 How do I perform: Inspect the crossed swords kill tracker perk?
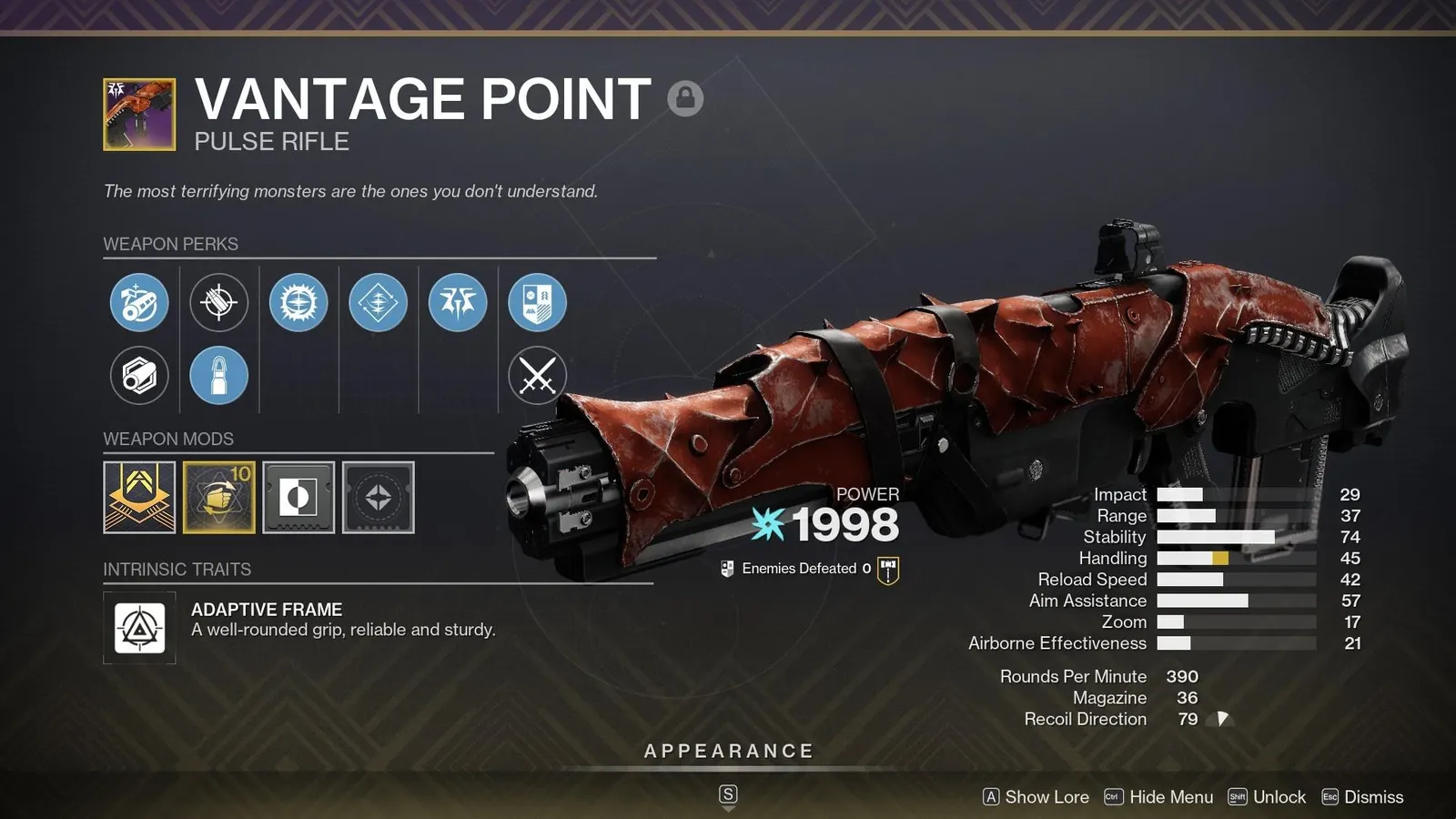point(538,376)
